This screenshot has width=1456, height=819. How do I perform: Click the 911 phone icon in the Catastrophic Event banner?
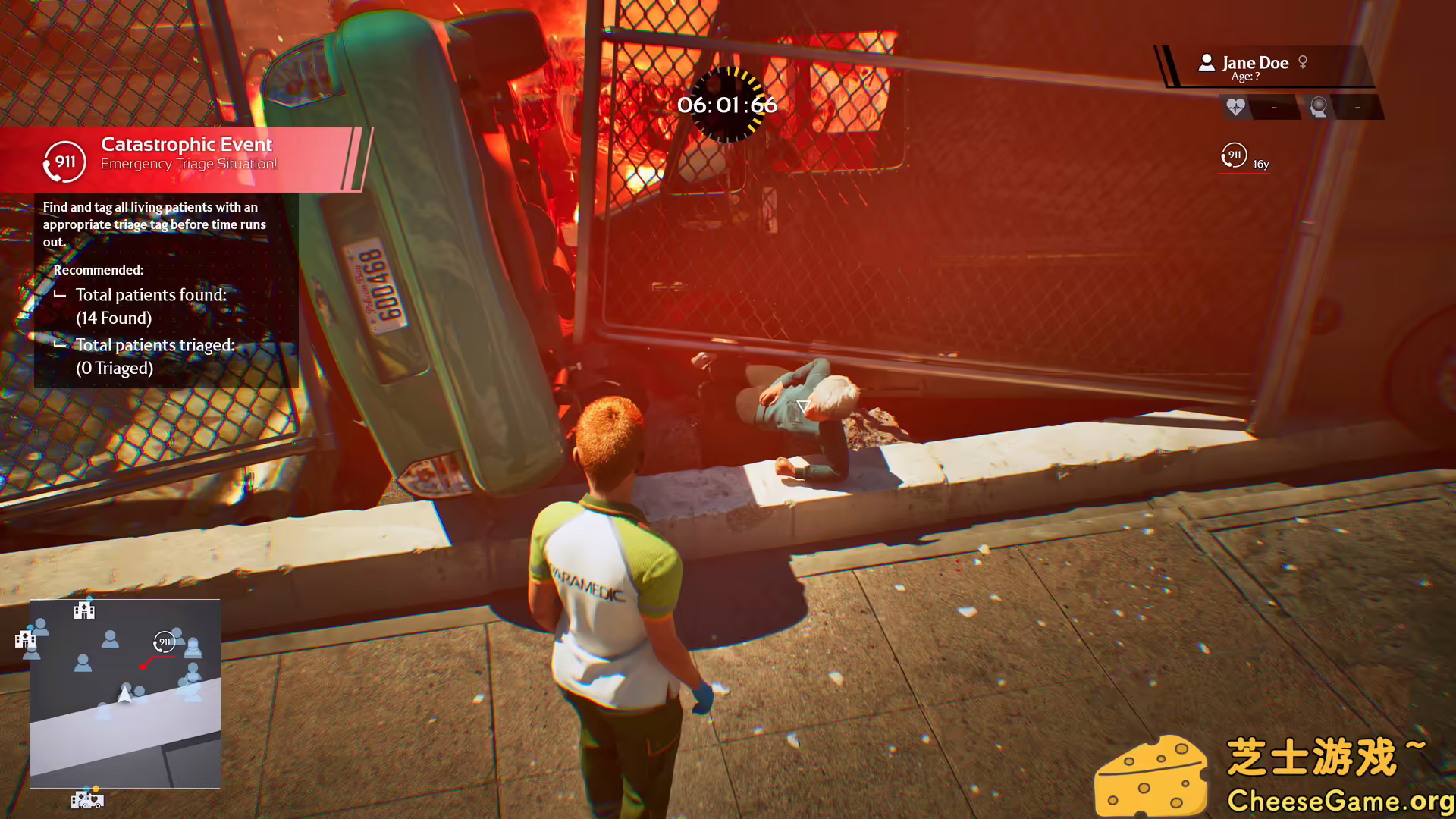(x=64, y=161)
